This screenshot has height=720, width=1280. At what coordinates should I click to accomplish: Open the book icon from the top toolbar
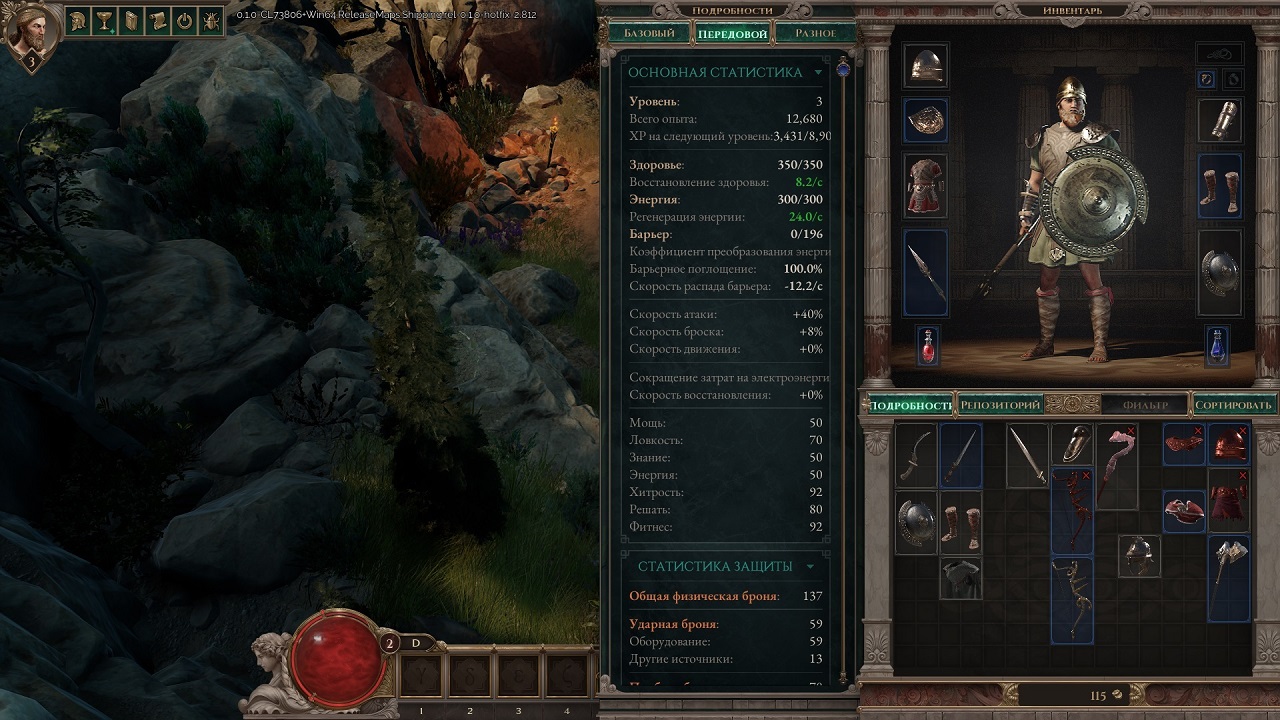tap(132, 23)
